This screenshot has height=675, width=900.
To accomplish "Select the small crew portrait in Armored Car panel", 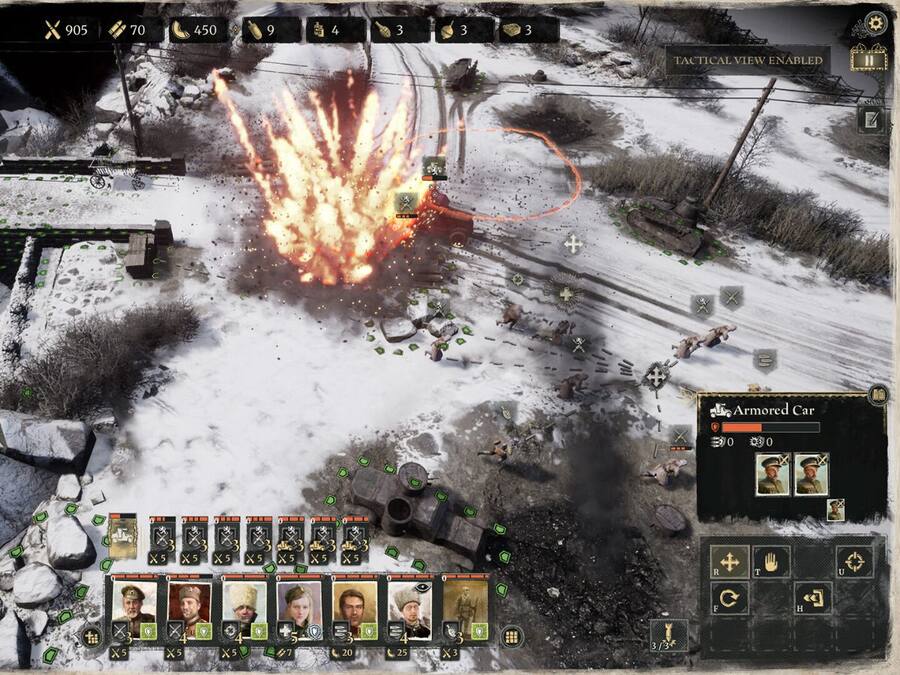I will [x=835, y=510].
